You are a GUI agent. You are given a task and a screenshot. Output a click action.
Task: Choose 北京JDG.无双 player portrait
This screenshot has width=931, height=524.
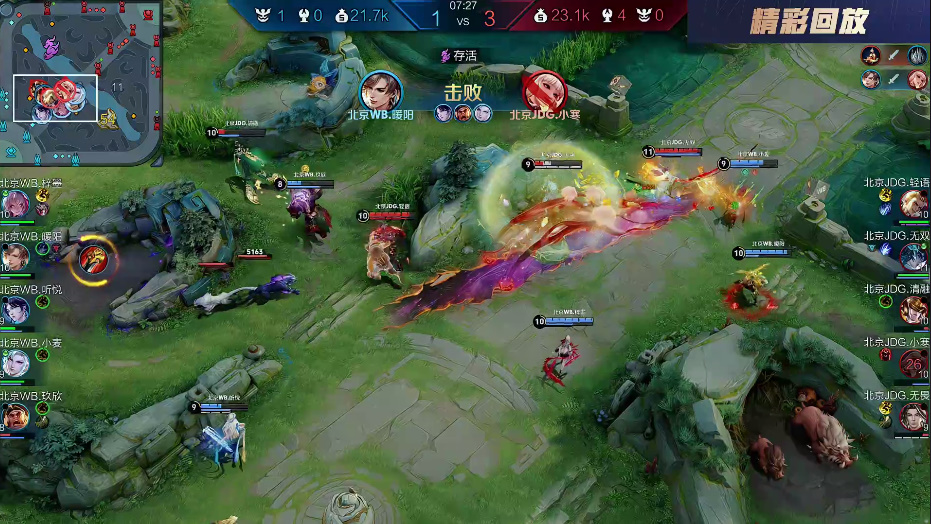click(x=913, y=258)
